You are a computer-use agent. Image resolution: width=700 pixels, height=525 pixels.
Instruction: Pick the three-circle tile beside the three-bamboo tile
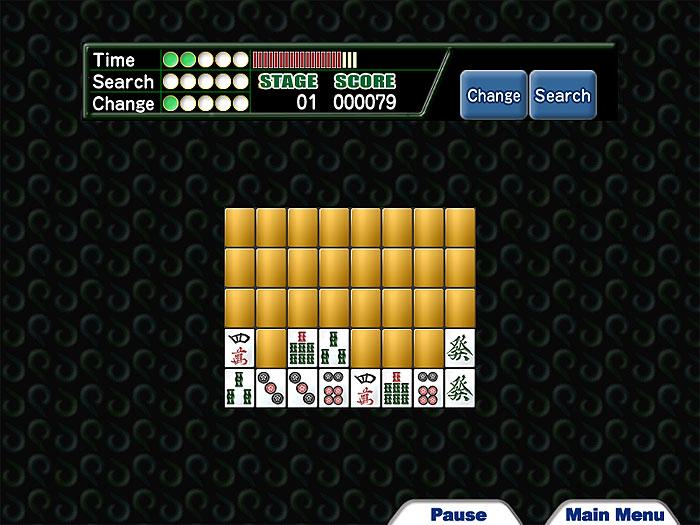(x=271, y=387)
